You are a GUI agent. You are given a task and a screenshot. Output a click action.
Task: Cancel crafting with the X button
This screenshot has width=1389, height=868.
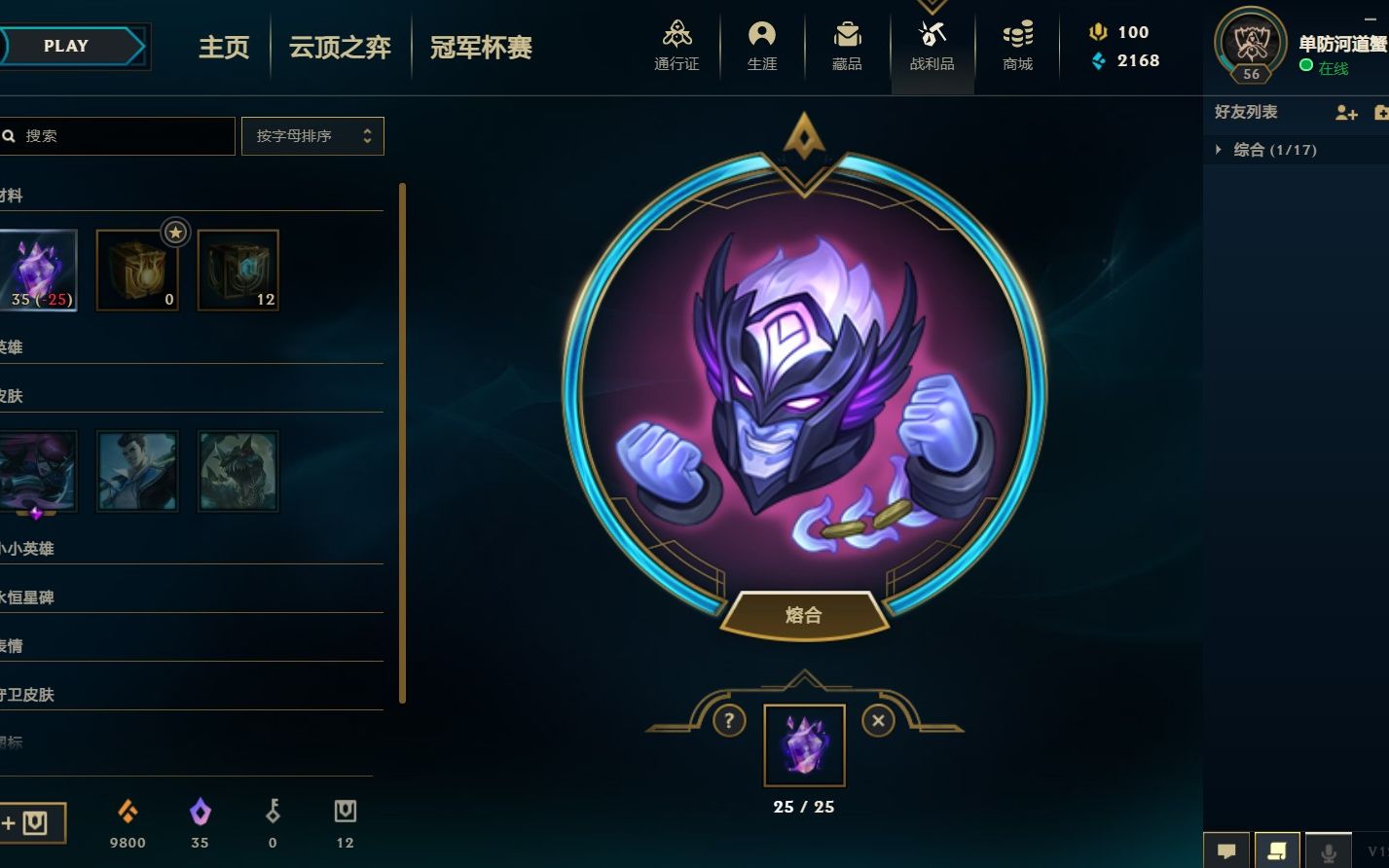tap(878, 721)
